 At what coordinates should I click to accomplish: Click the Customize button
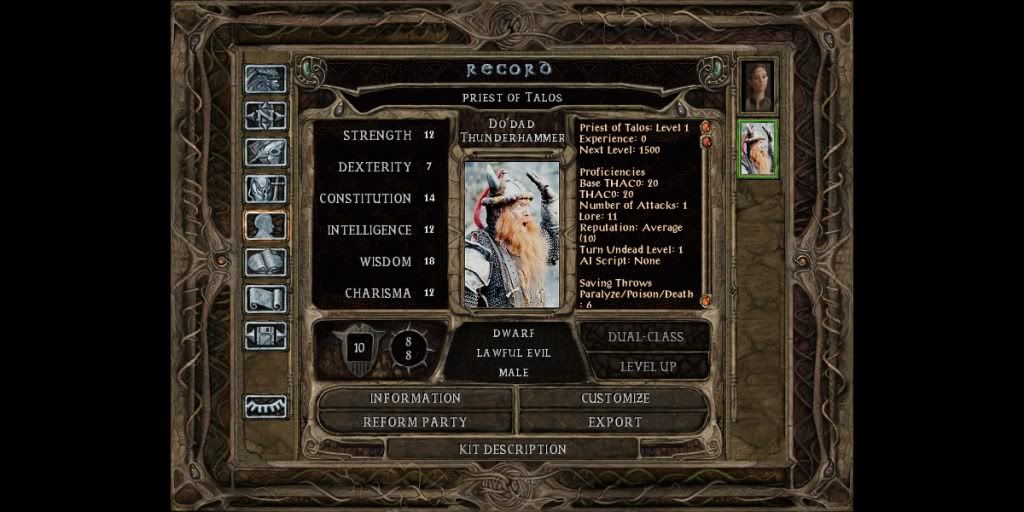[x=615, y=398]
